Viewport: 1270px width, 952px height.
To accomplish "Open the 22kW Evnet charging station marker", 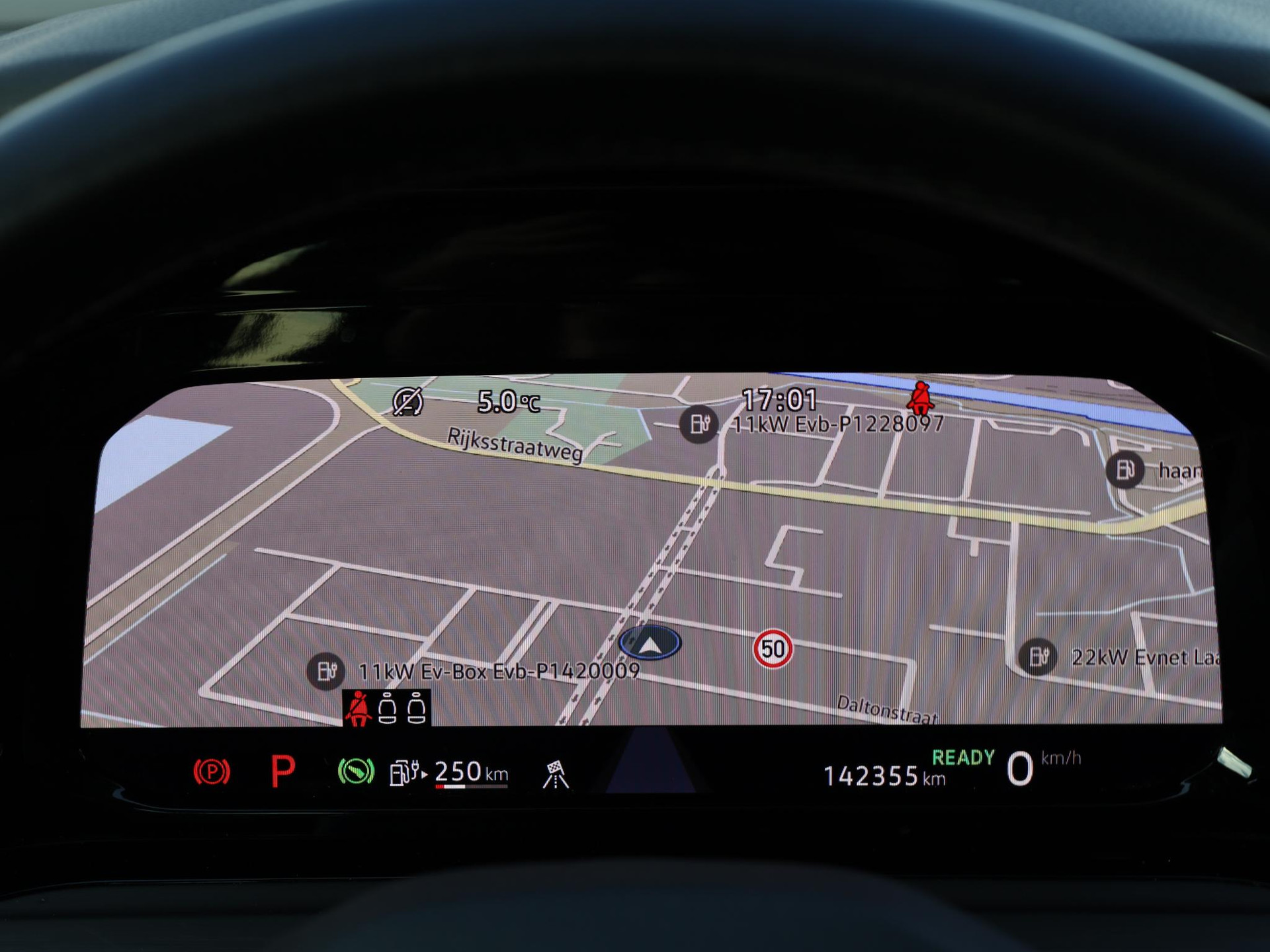I will click(x=1037, y=656).
